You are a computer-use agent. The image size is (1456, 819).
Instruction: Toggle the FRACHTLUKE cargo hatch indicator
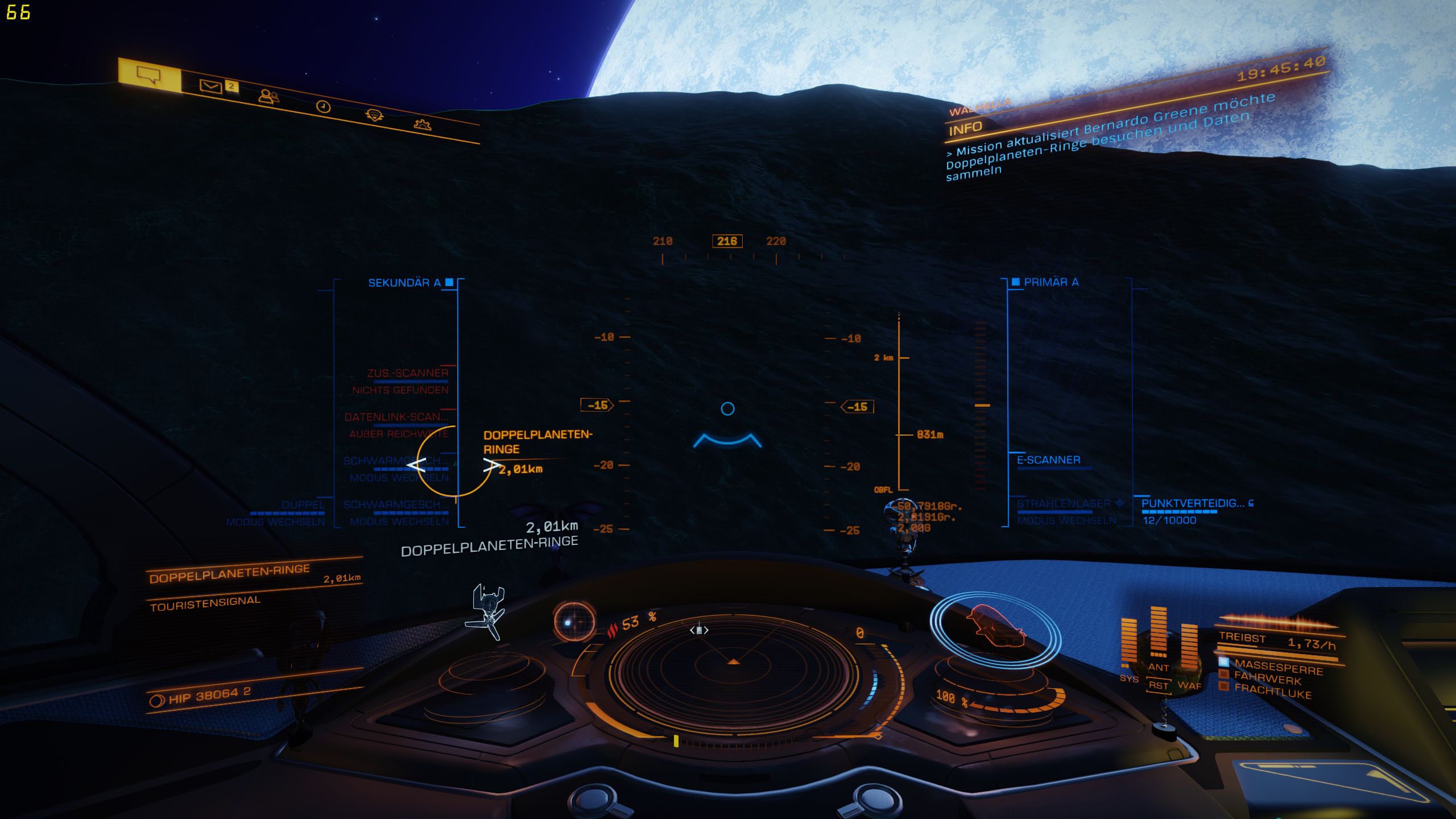1272,691
